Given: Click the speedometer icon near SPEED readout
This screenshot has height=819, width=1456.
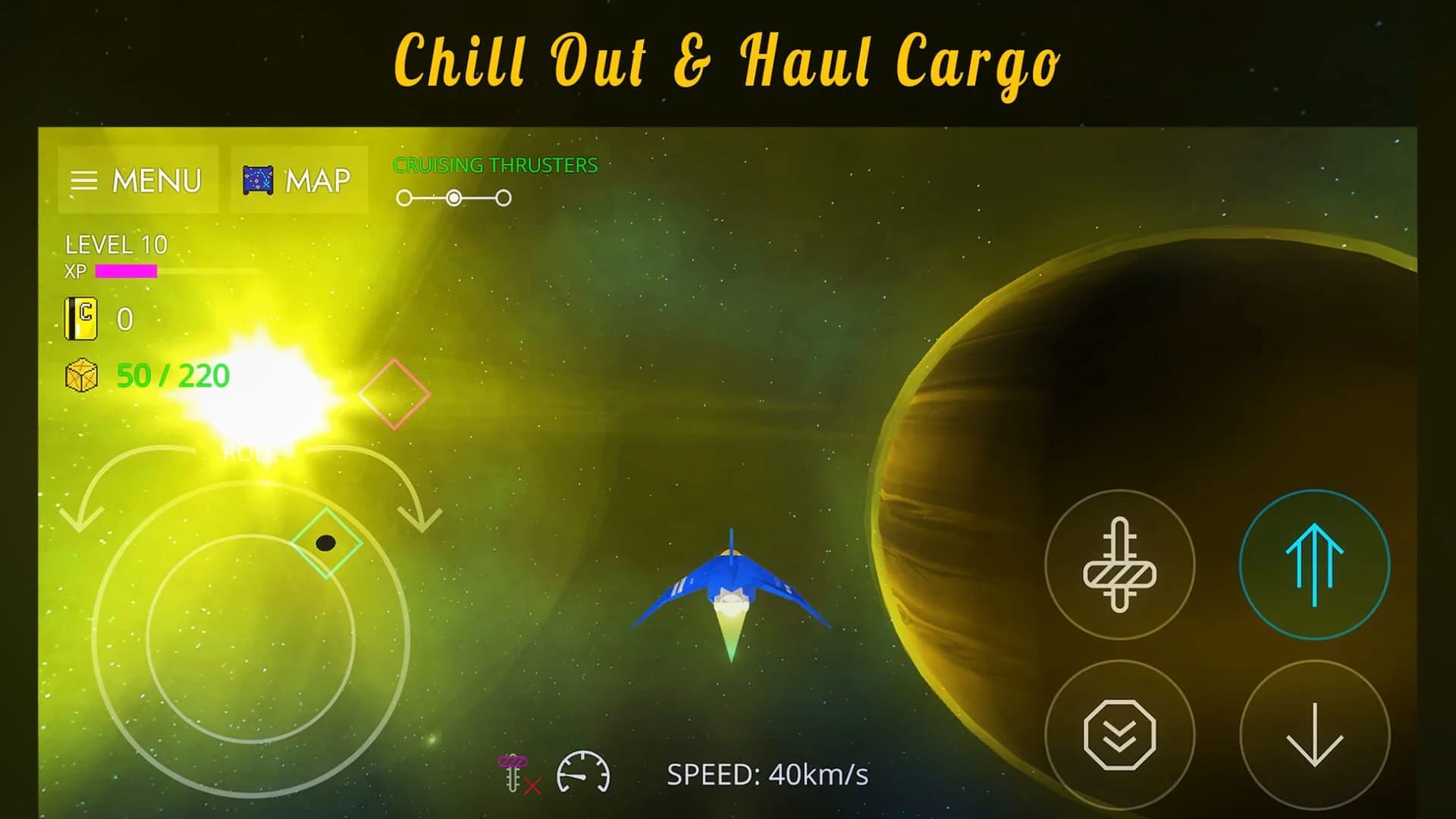Looking at the screenshot, I should click(584, 773).
